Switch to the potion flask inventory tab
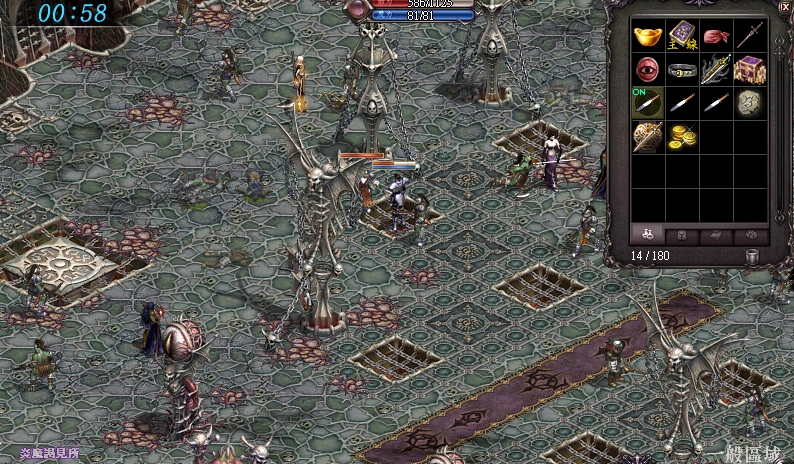Screen dimensions: 794x464 pos(648,236)
